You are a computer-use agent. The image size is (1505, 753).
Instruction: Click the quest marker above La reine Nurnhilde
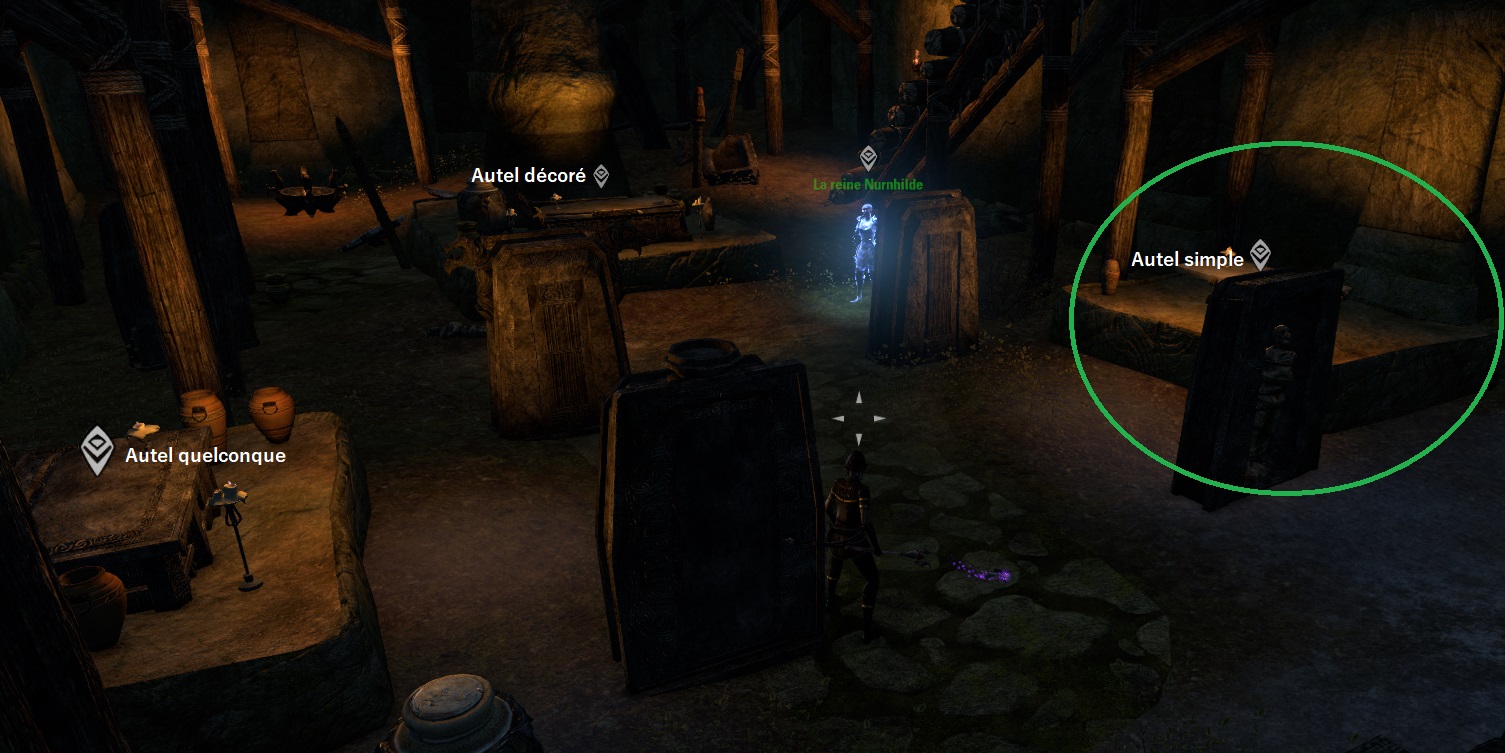click(x=868, y=157)
